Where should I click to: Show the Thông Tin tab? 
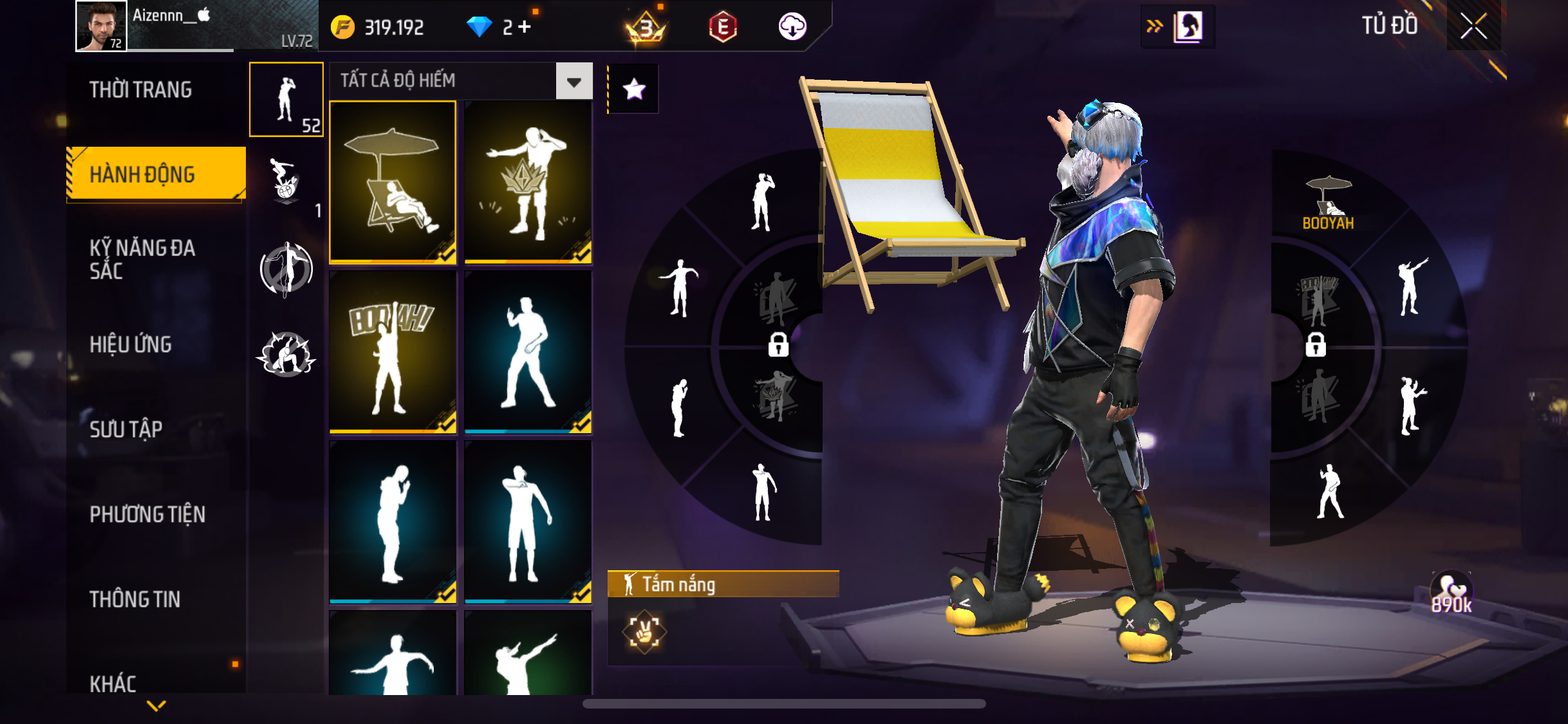coord(135,599)
